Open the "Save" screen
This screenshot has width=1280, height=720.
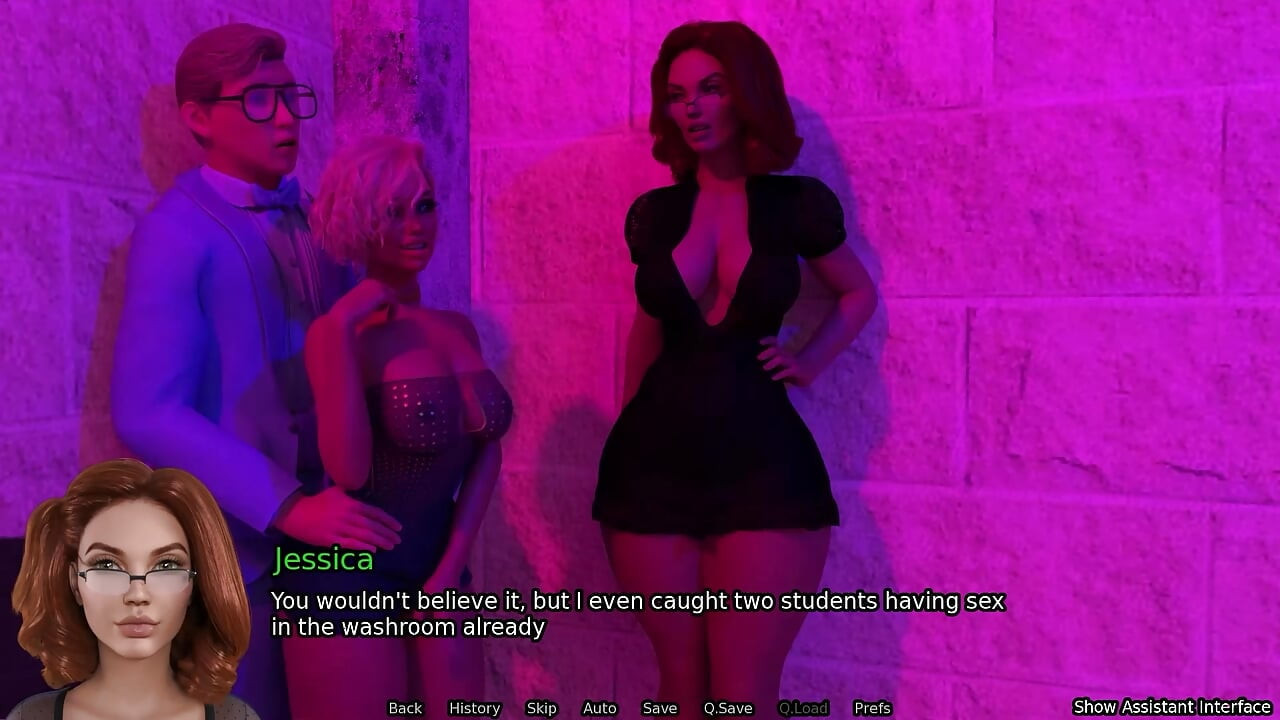click(x=660, y=707)
